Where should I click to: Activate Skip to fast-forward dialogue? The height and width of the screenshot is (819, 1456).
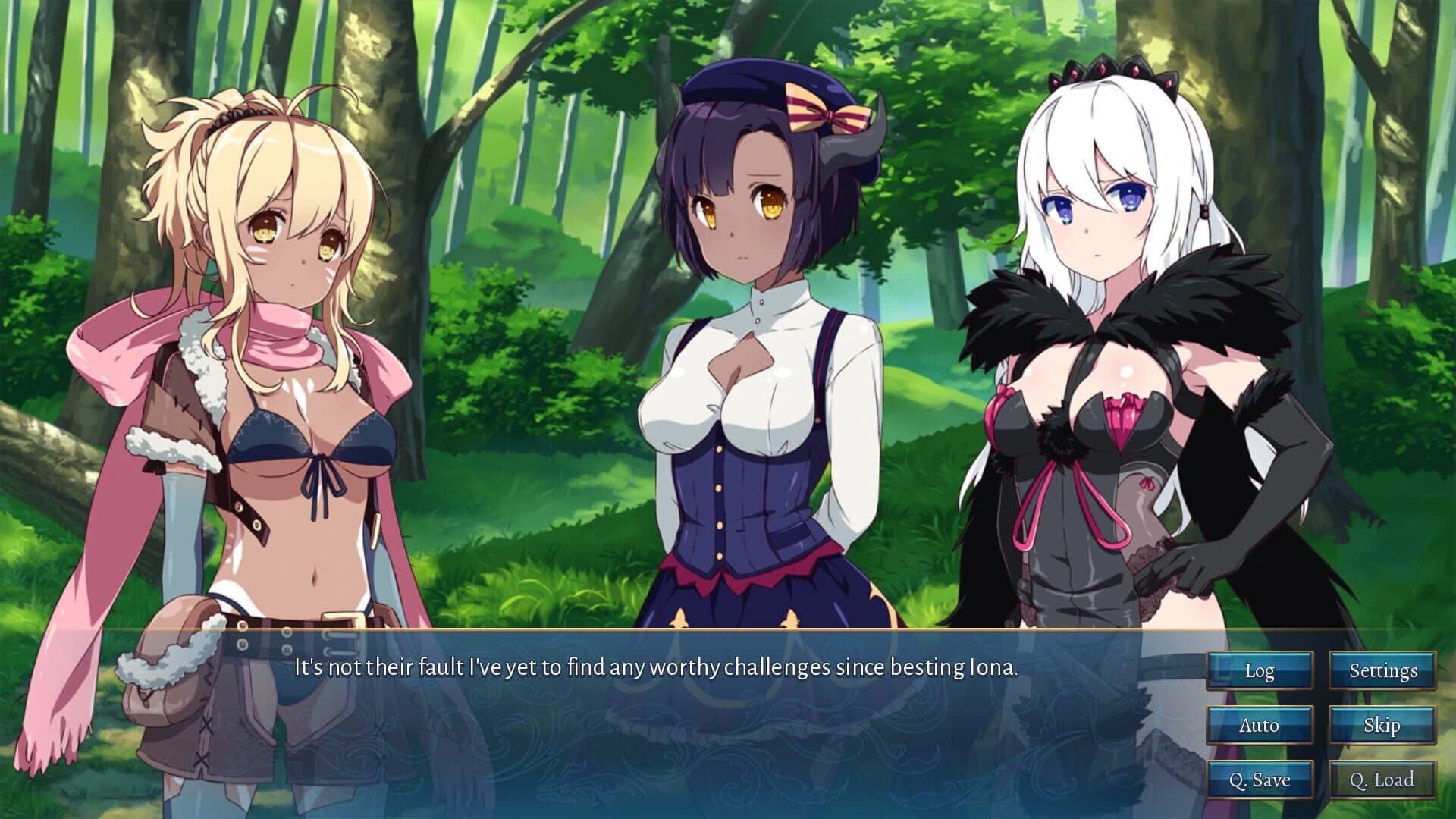(x=1382, y=725)
